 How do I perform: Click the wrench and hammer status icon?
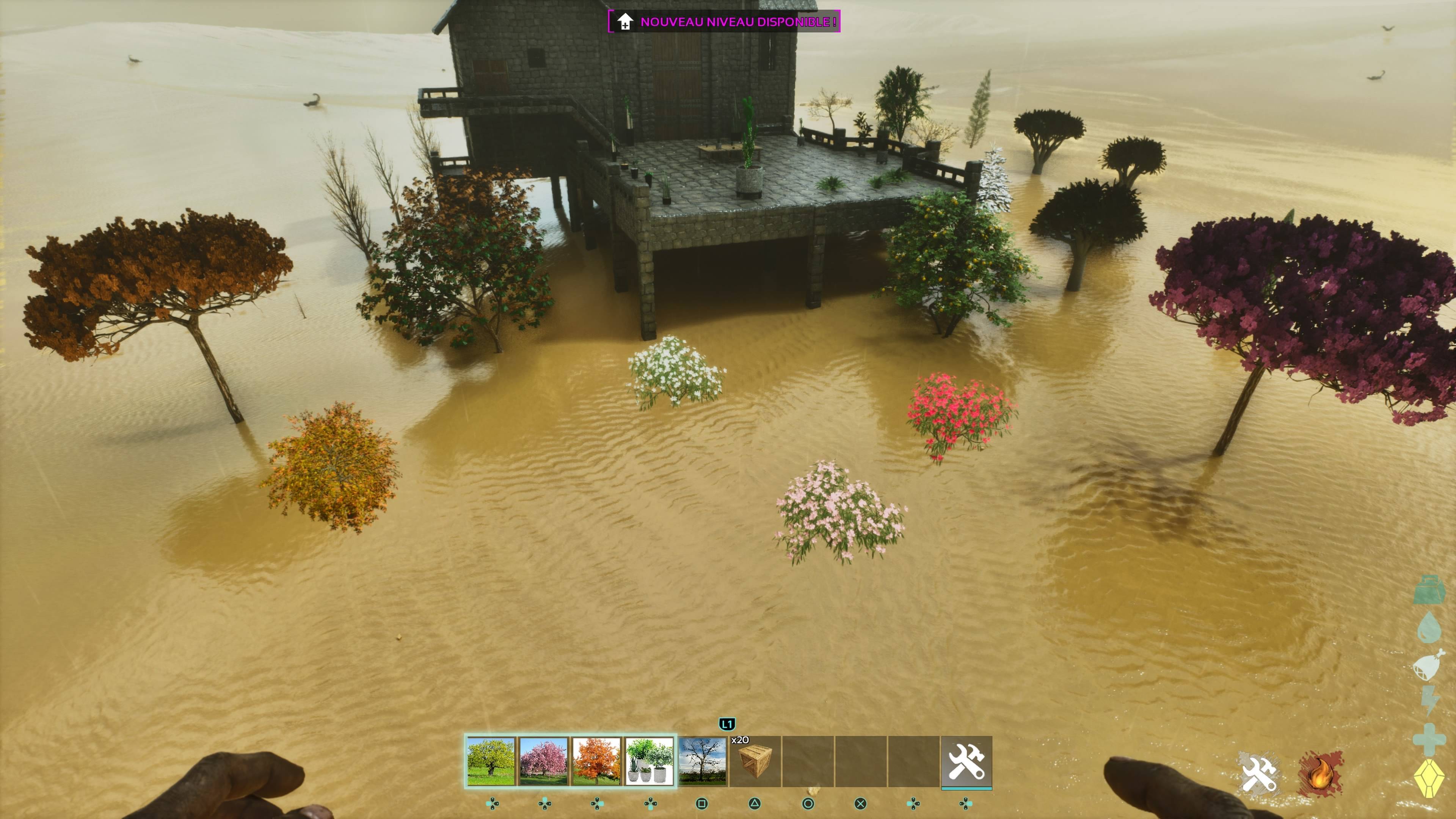pos(1259,773)
